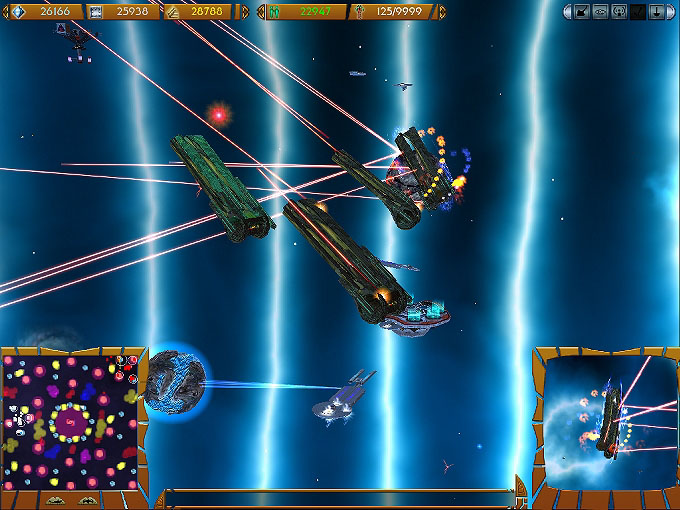Viewport: 680px width, 510px height.
Task: Click the right minimap button below the map
Action: tap(88, 501)
